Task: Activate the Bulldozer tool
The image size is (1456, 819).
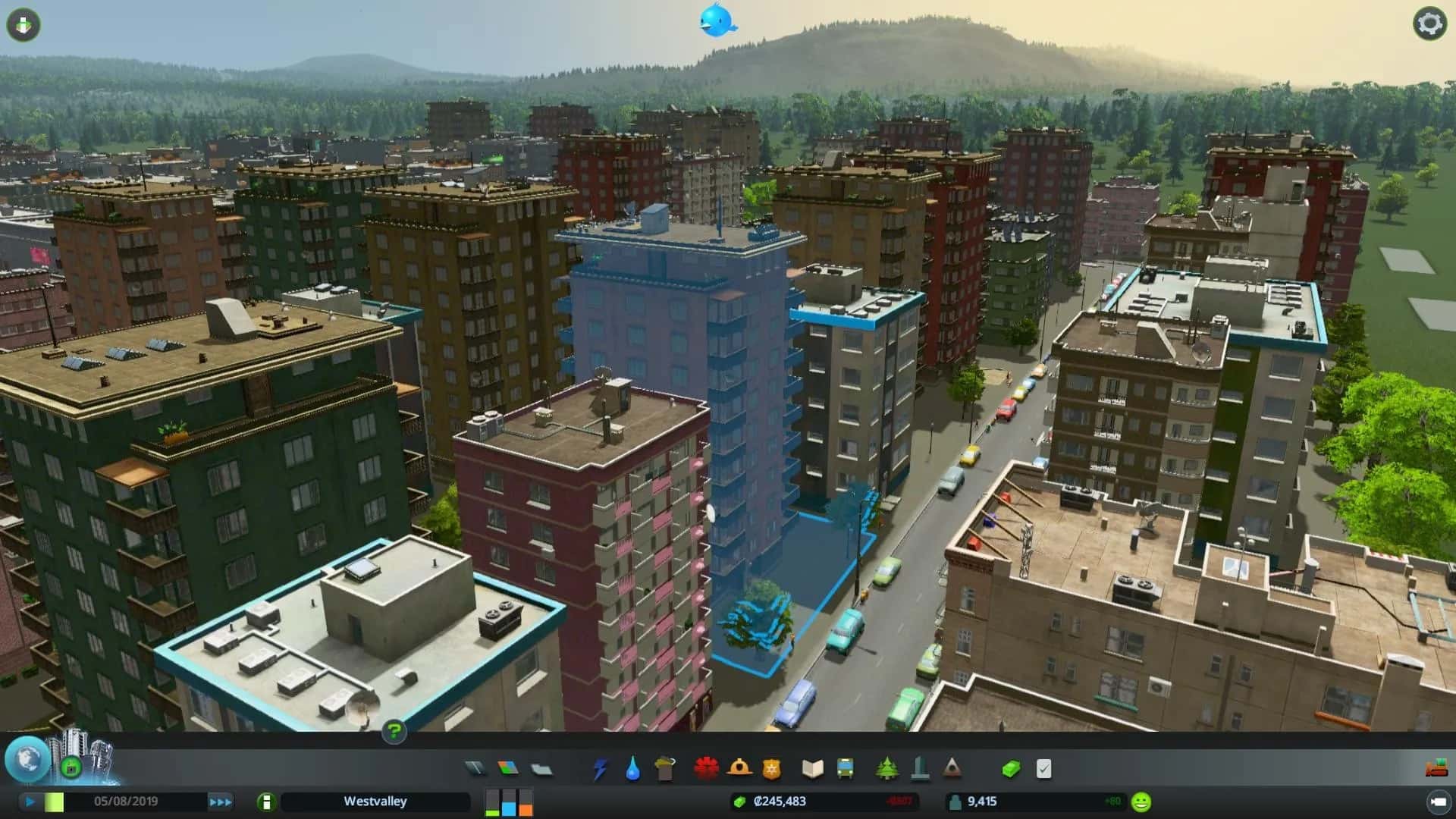Action: [1437, 769]
